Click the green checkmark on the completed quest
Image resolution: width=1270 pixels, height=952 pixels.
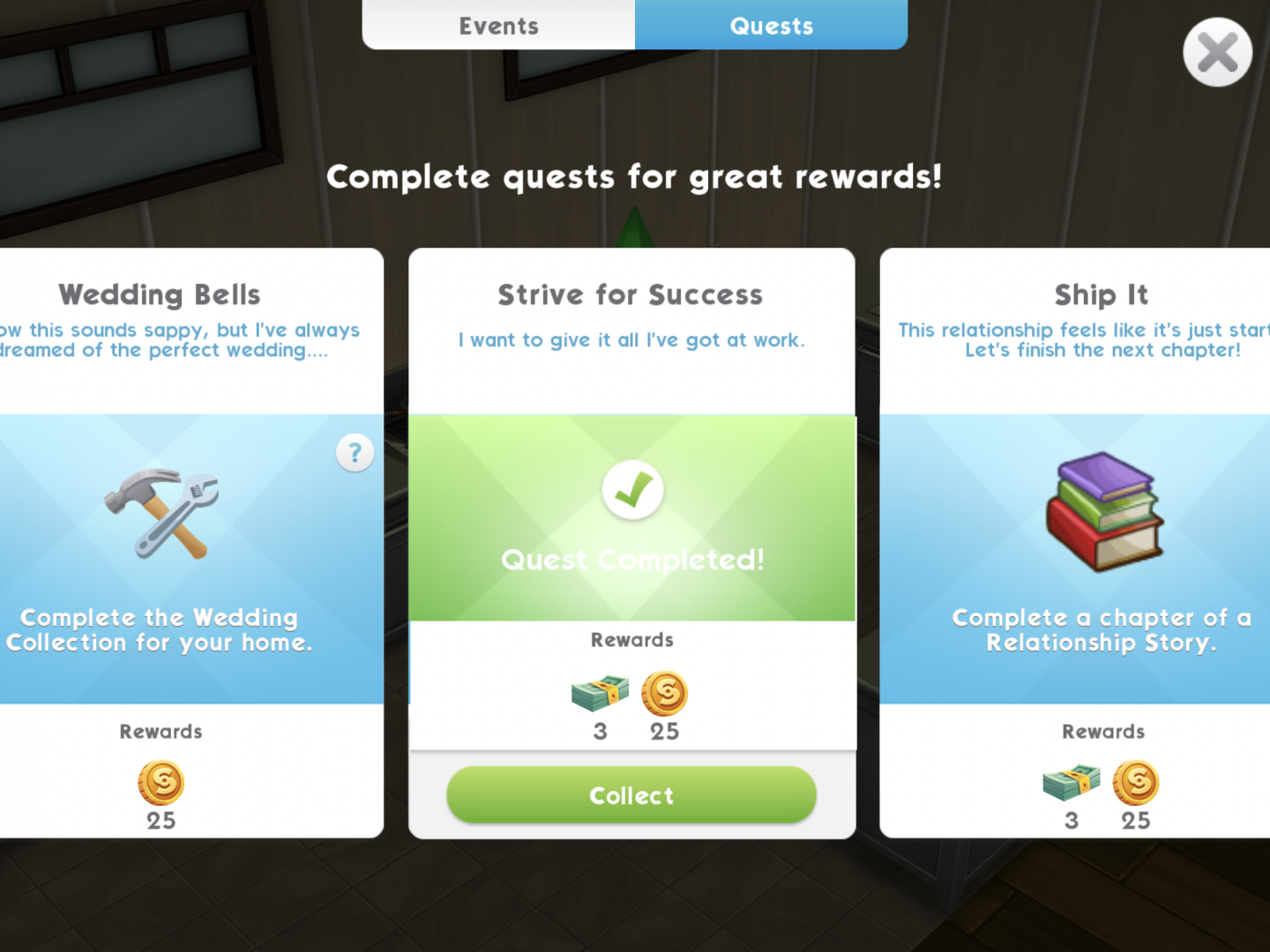[631, 490]
